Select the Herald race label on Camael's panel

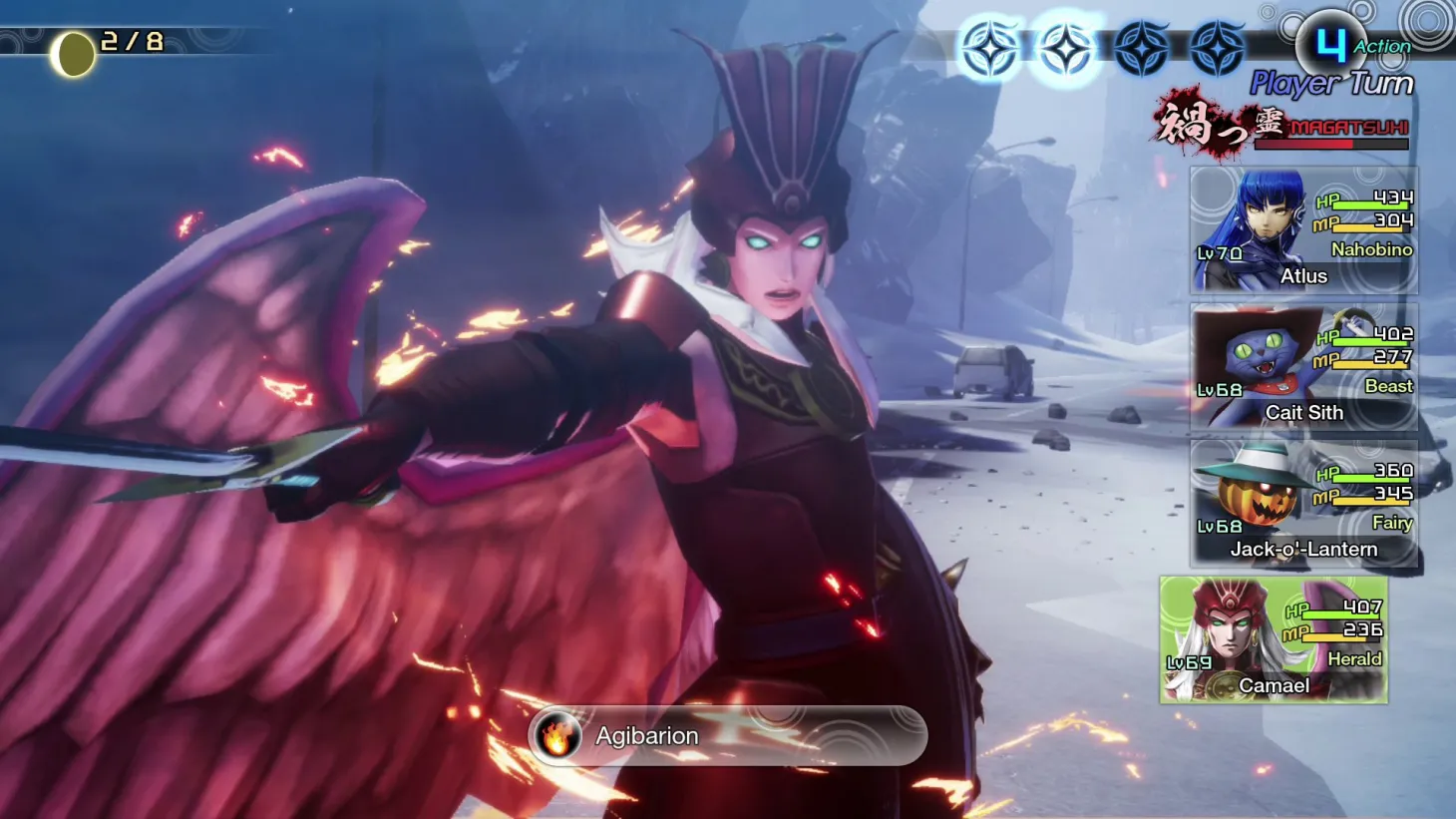pyautogui.click(x=1356, y=659)
